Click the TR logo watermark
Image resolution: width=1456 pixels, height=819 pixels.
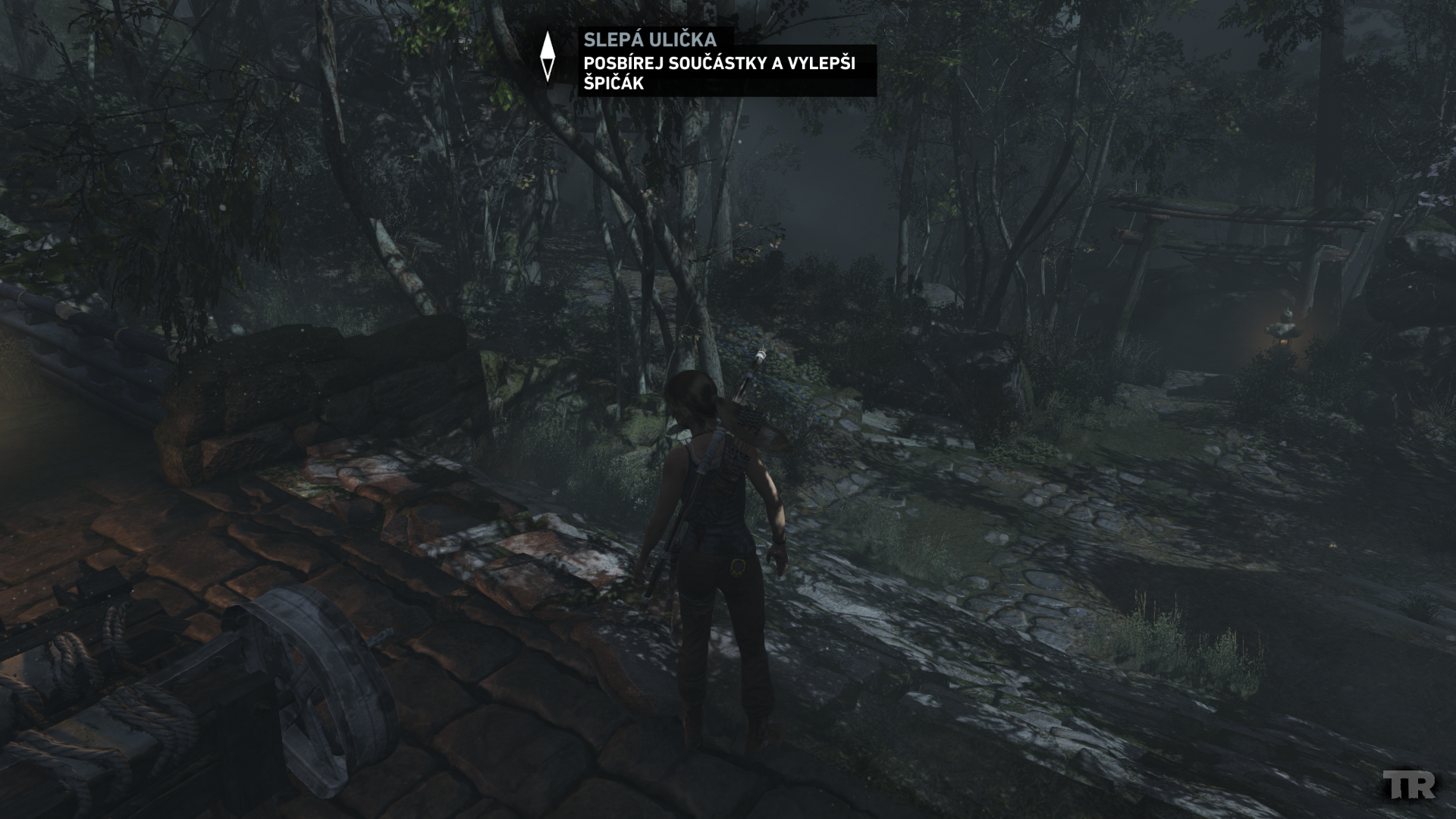coord(1409,785)
